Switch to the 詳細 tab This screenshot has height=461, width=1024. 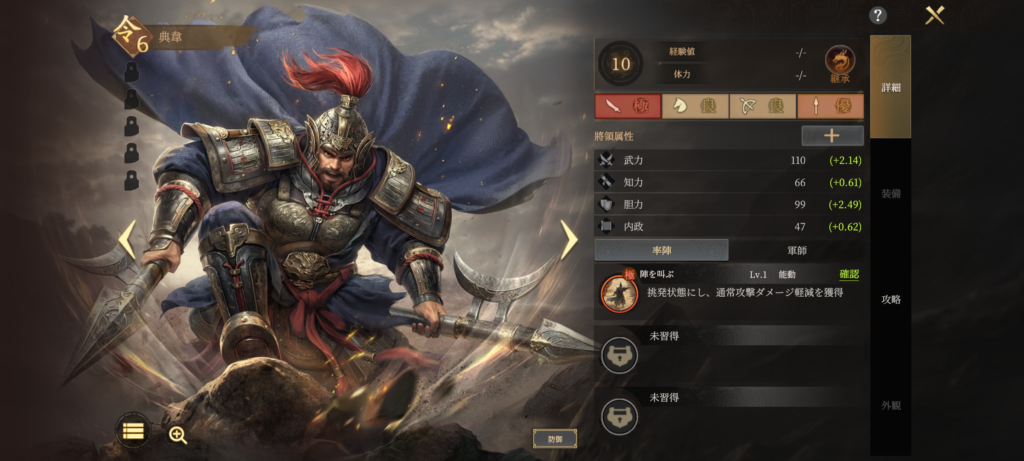pyautogui.click(x=890, y=87)
